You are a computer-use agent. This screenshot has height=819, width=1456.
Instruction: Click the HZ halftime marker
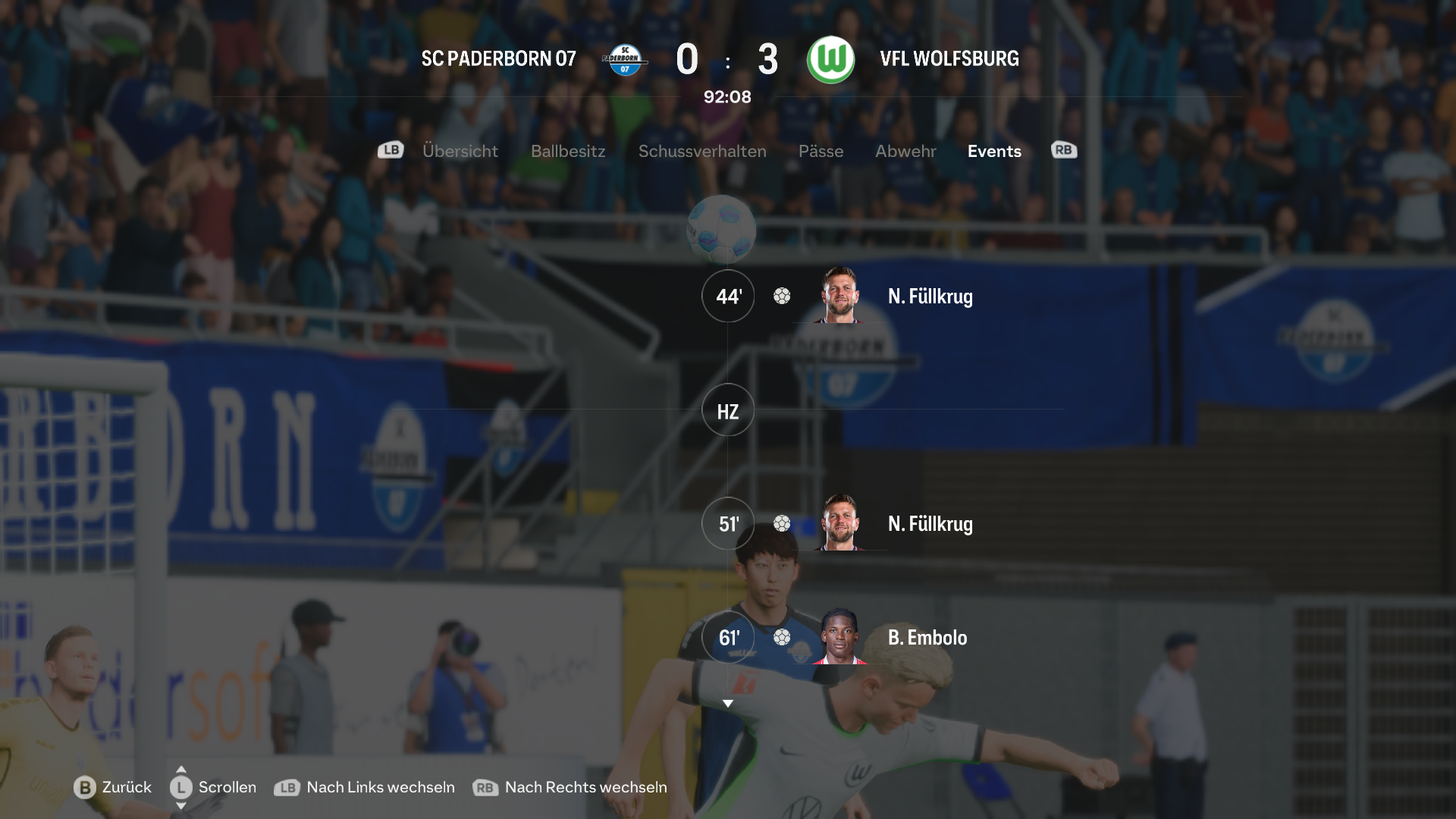click(x=728, y=410)
